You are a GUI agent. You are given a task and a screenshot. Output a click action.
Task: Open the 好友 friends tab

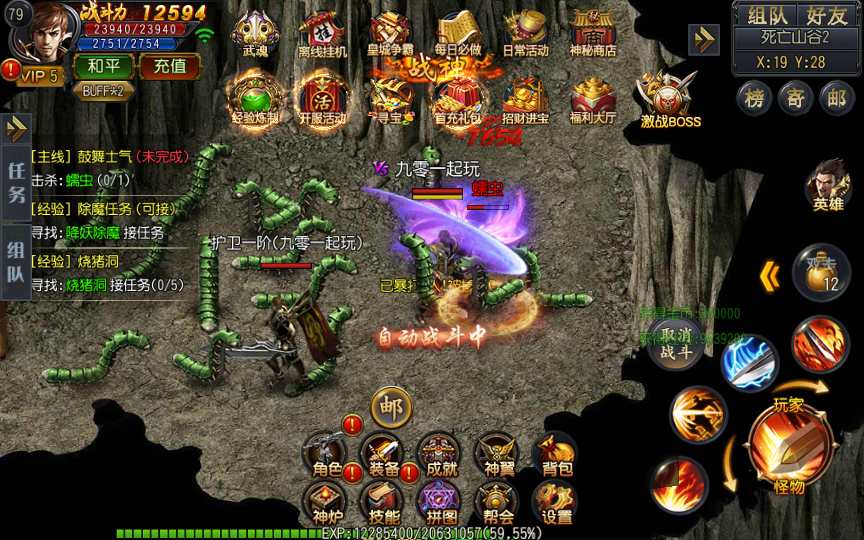[x=826, y=15]
